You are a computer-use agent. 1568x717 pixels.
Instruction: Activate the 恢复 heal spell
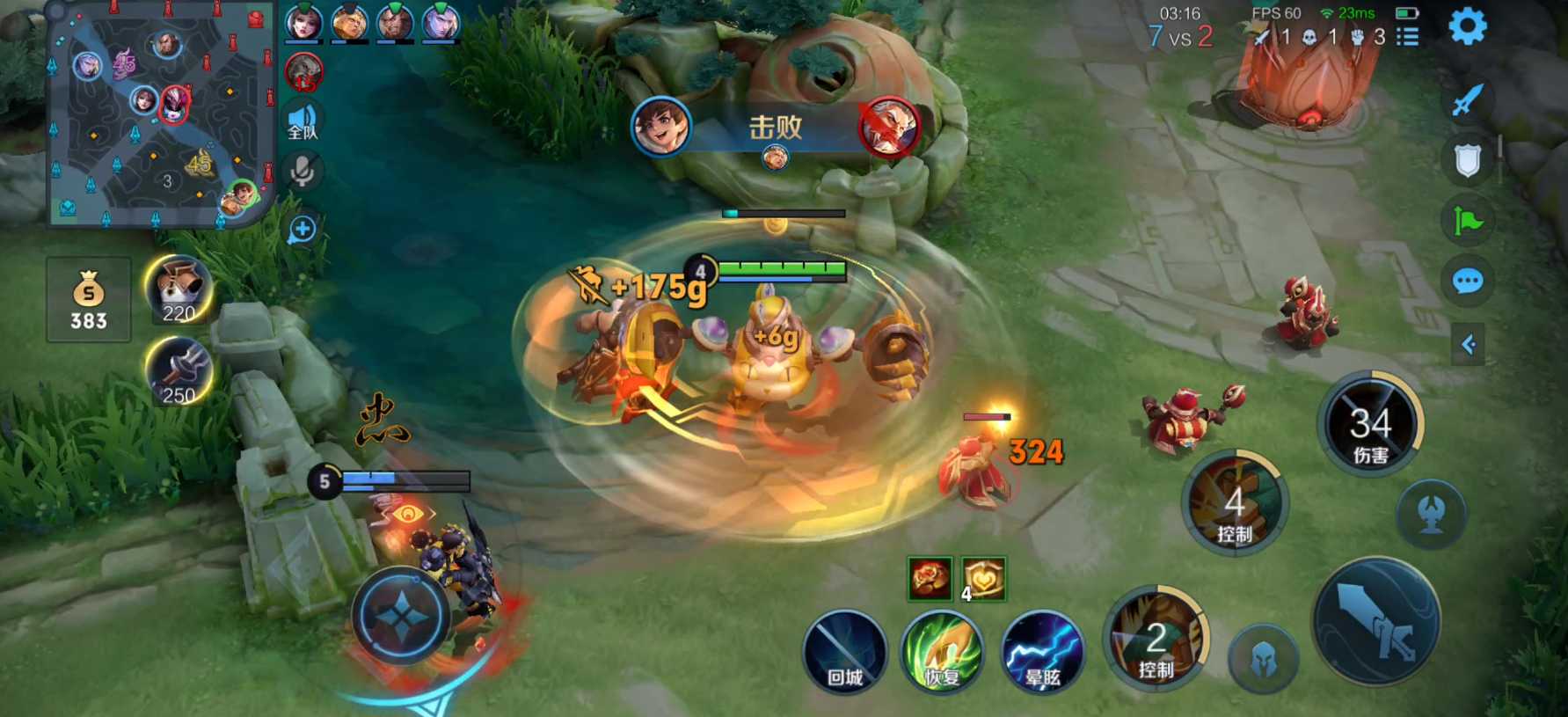click(942, 652)
